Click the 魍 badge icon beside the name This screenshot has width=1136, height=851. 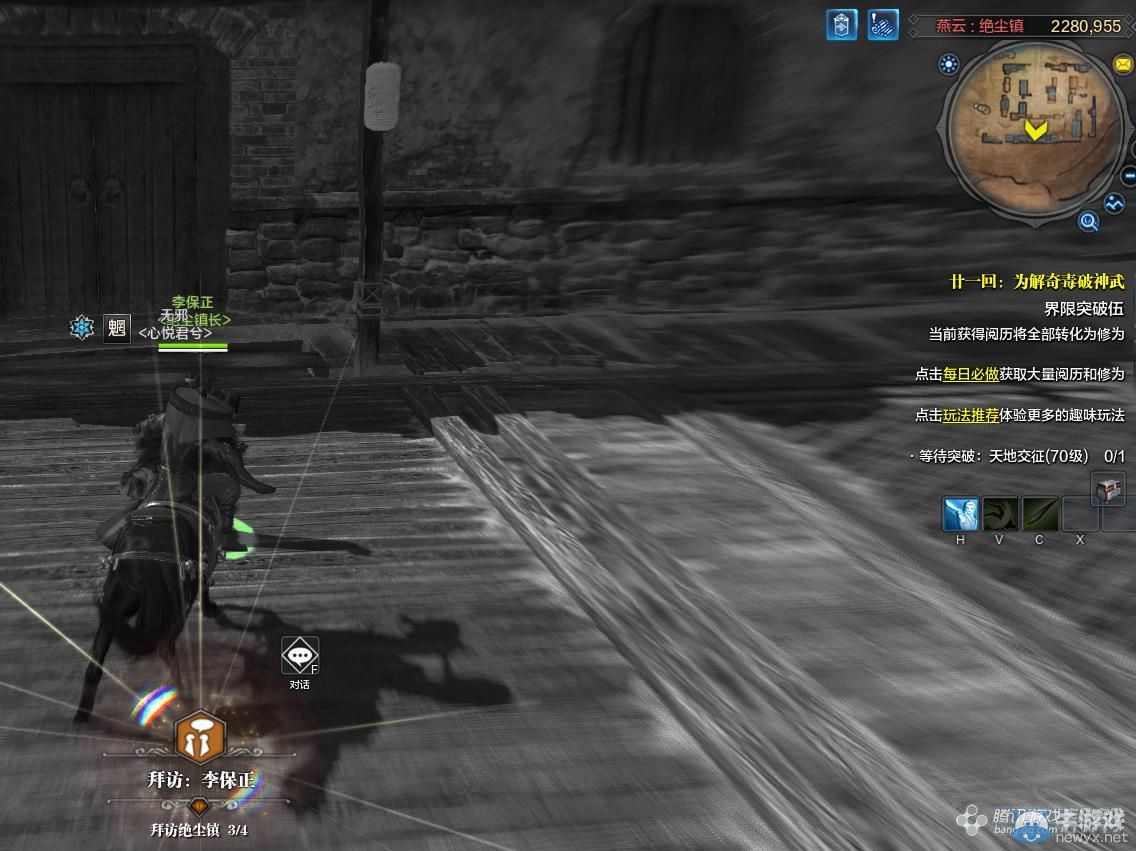117,328
